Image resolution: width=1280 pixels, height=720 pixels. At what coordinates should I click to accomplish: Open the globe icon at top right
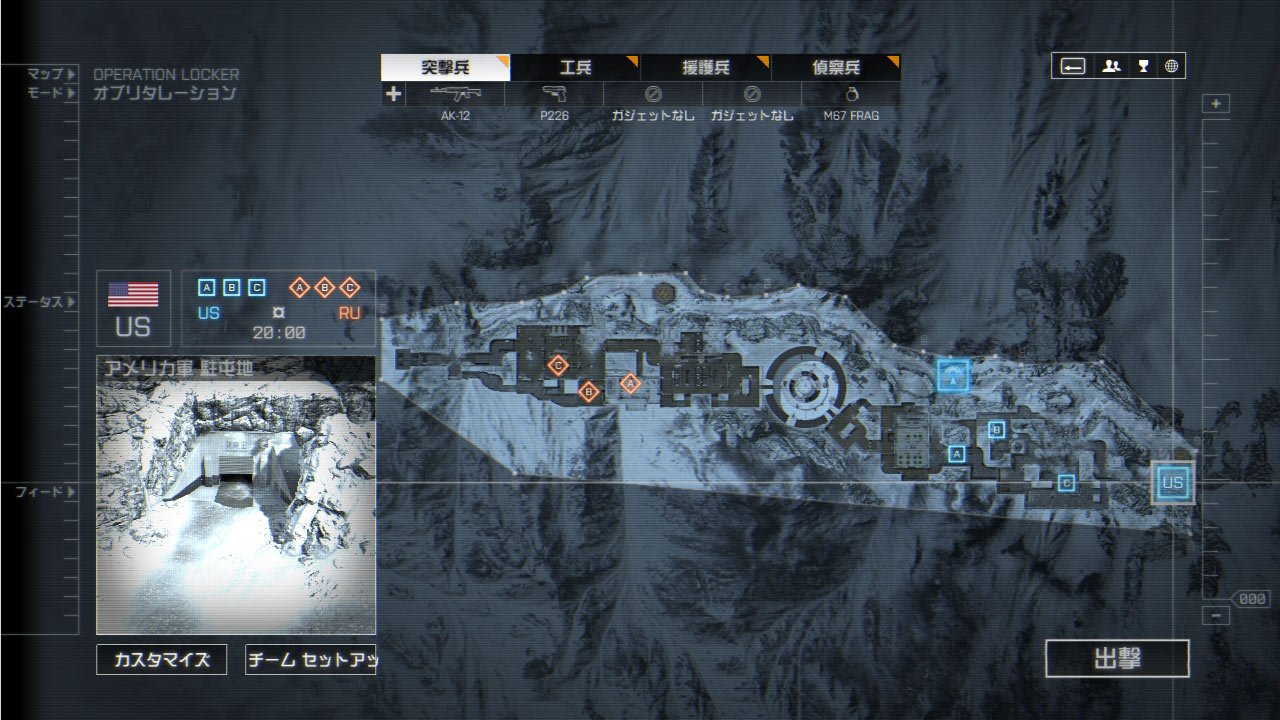1171,67
